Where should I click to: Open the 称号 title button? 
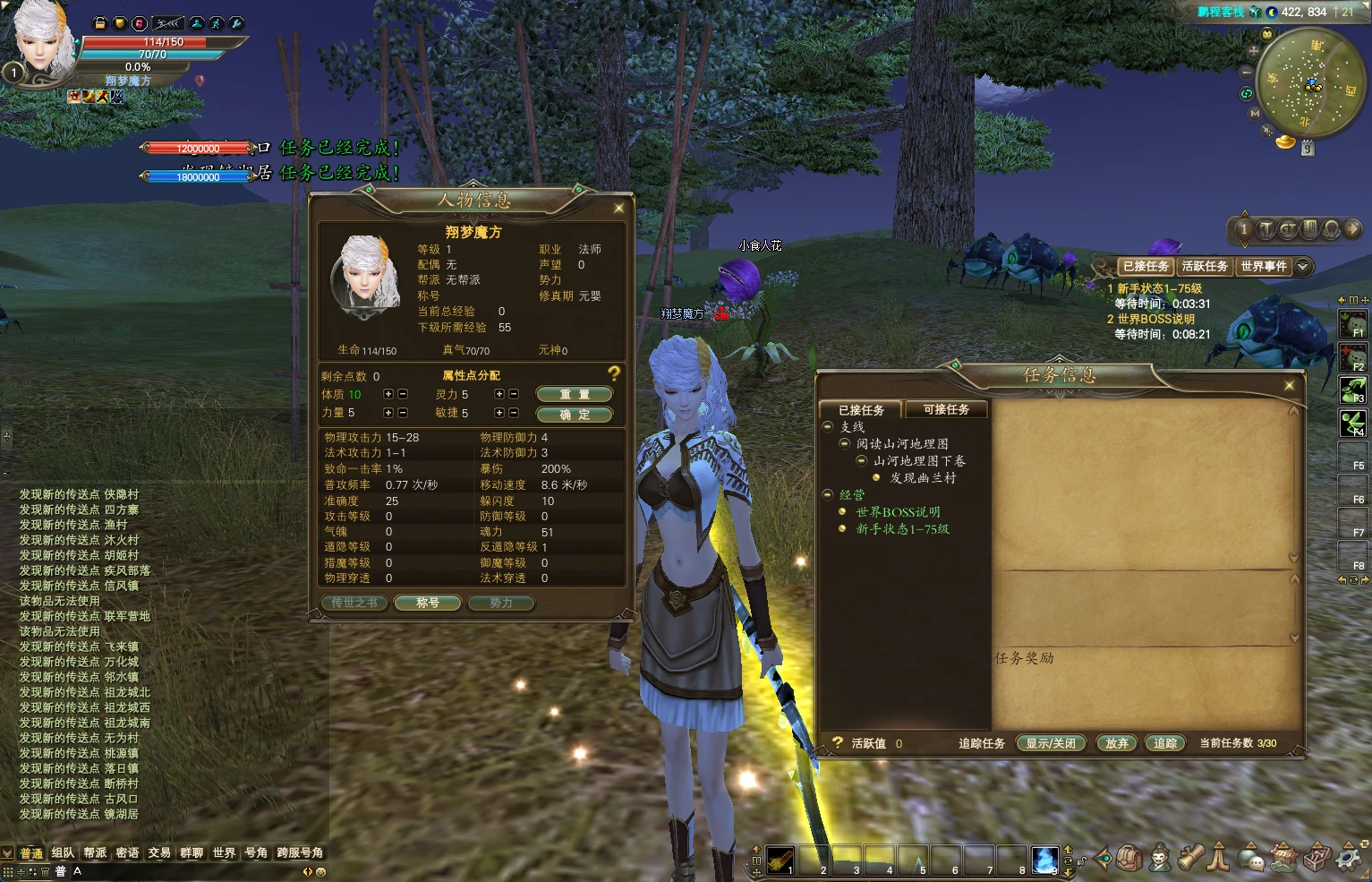(x=428, y=603)
